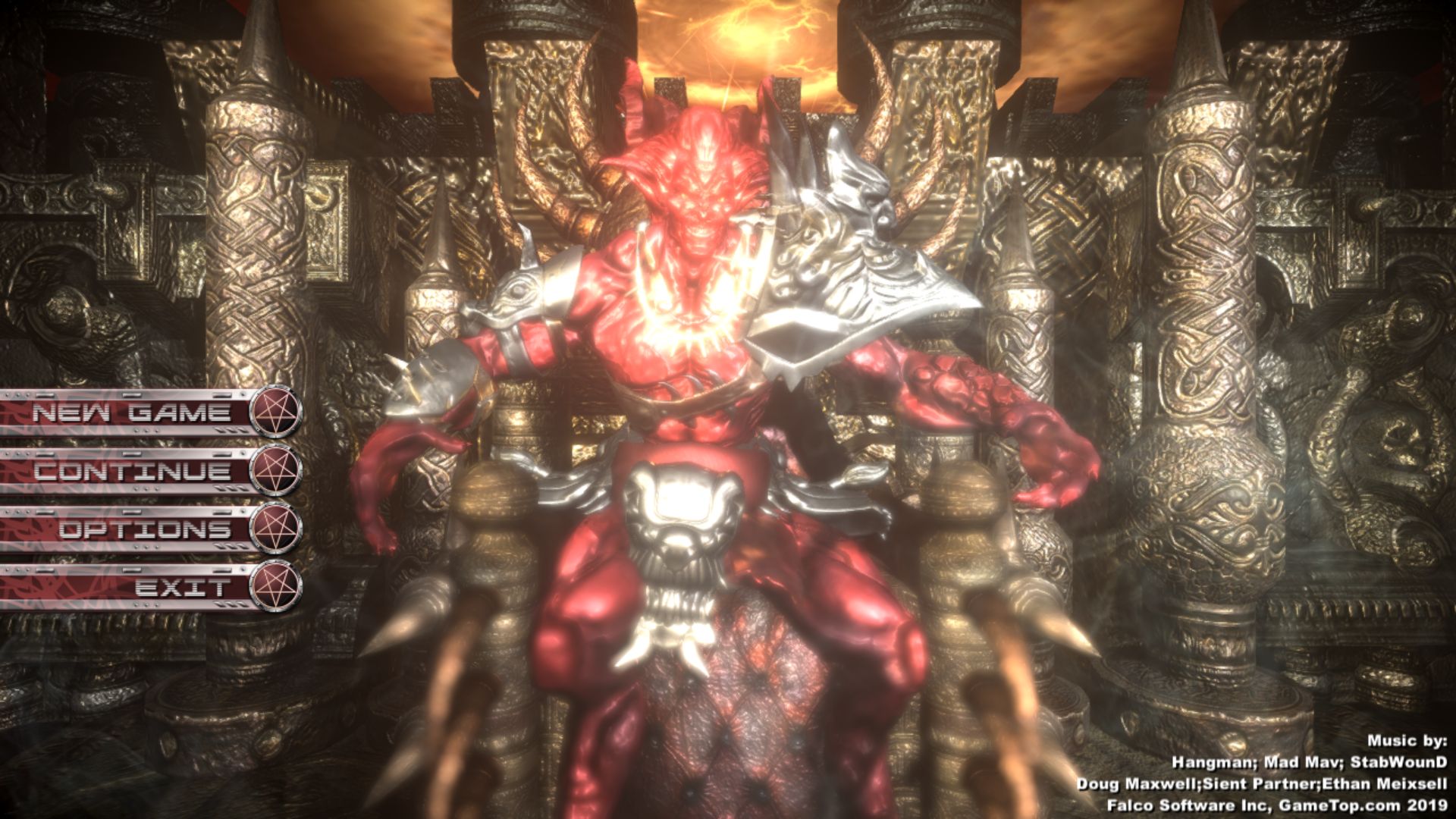This screenshot has height=819, width=1456.
Task: Select the Exit menu entry
Action: pos(182,587)
